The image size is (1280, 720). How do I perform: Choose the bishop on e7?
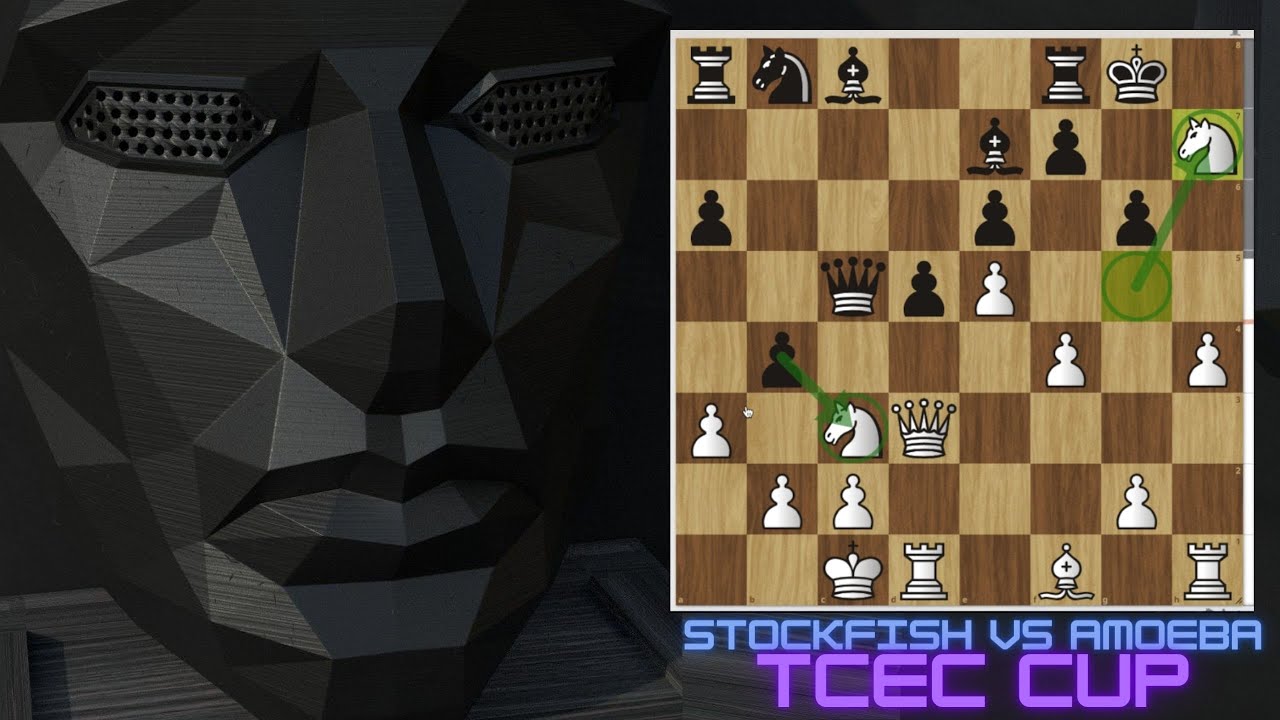point(995,144)
